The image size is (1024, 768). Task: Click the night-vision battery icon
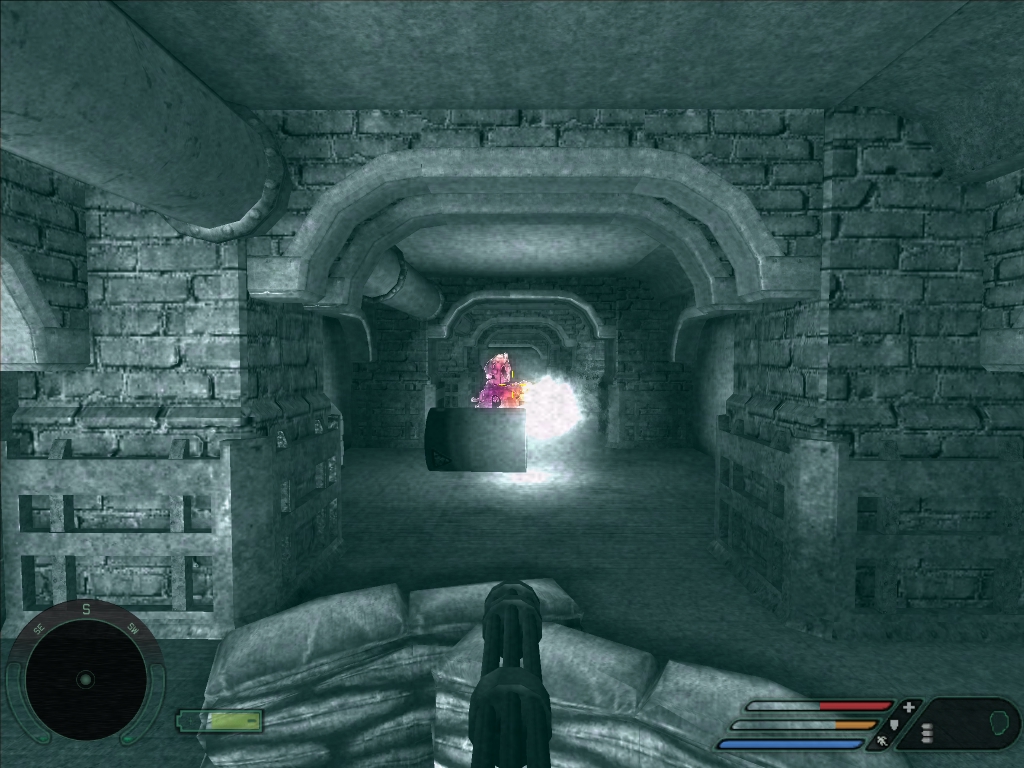coord(220,720)
